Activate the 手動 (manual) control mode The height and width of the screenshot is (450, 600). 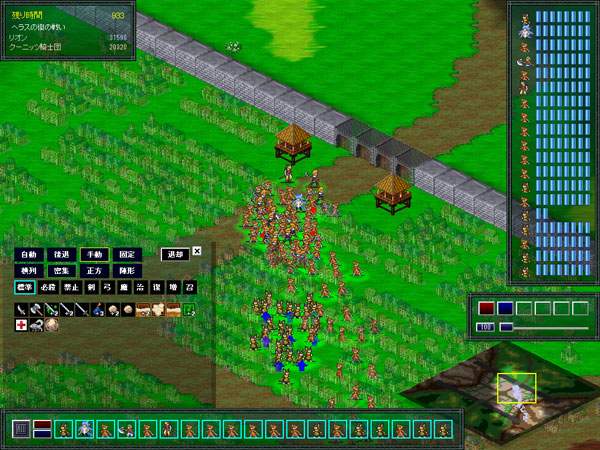coord(94,255)
